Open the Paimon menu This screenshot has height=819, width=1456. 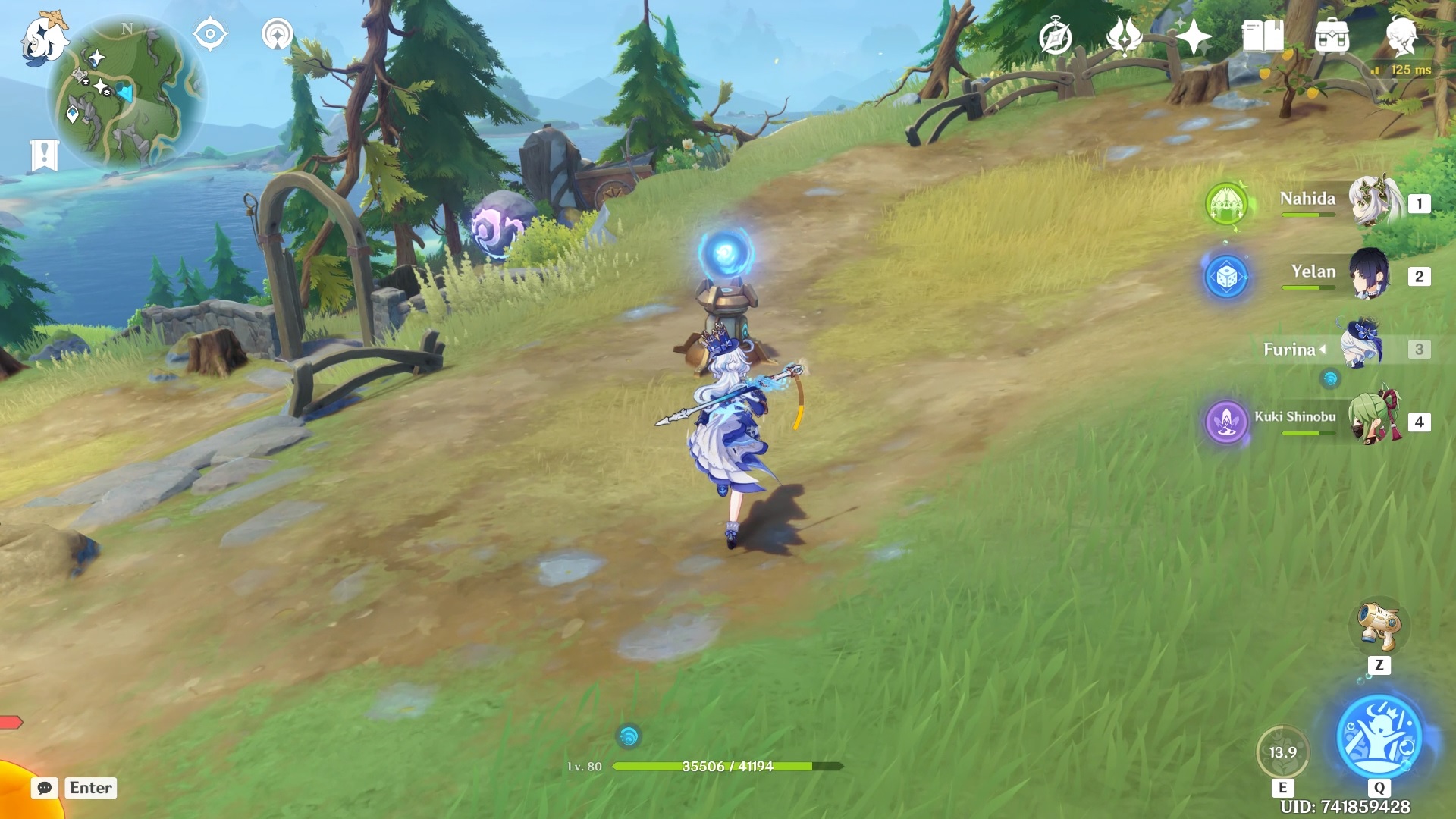pos(43,38)
